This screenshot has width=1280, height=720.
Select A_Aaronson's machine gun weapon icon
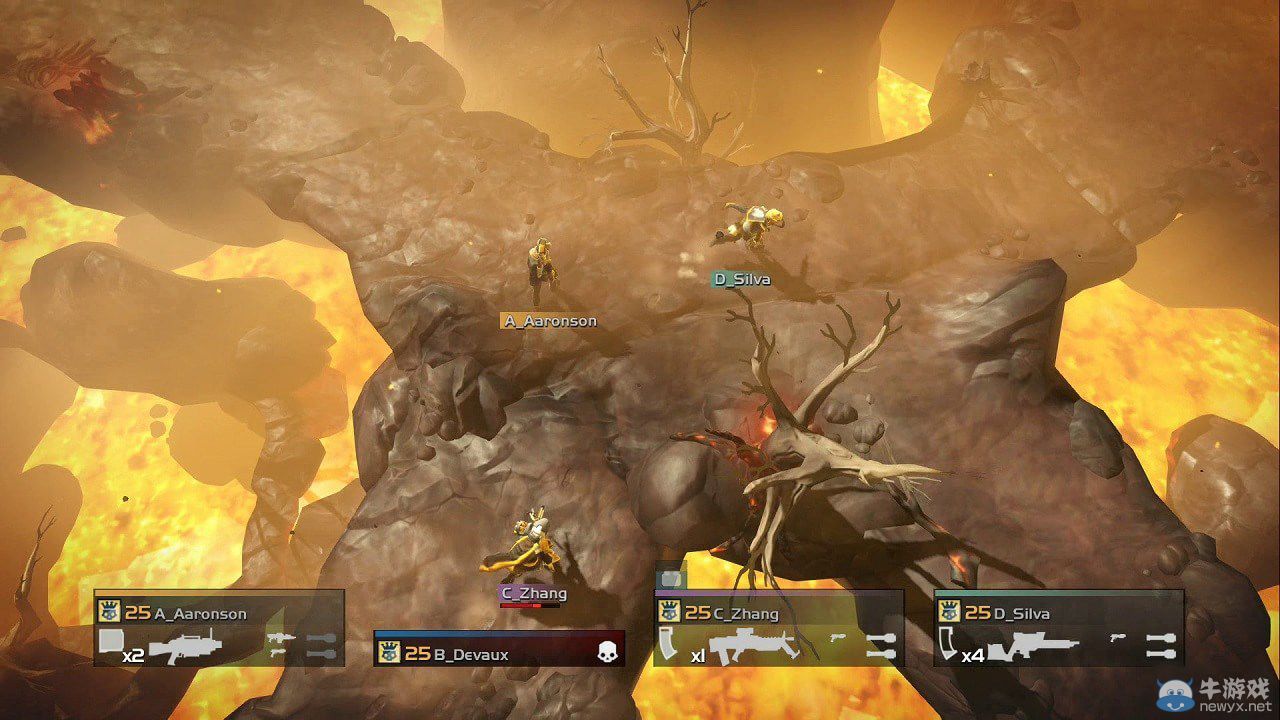[x=185, y=647]
